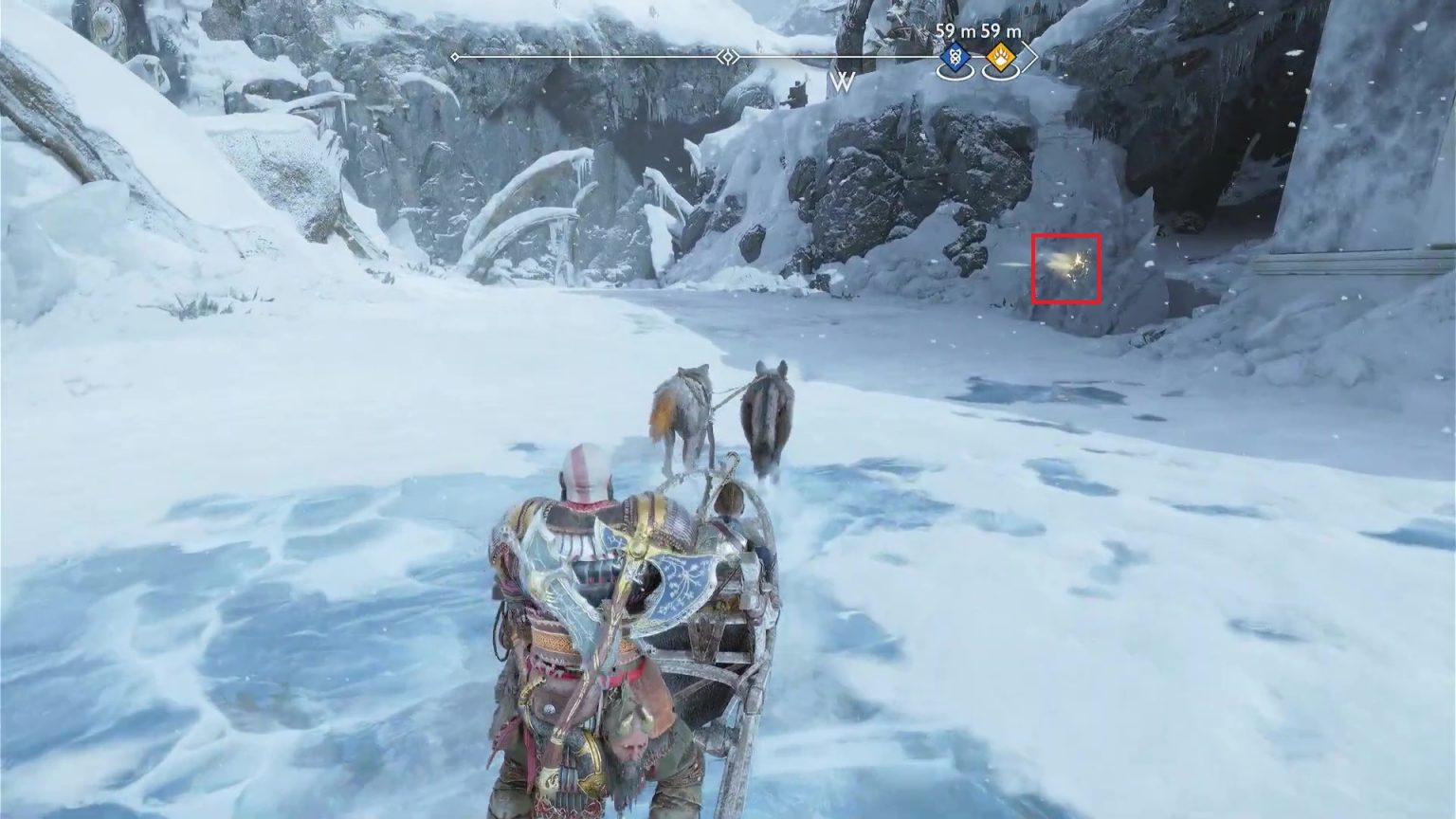Click the player position diamond on the compass
The height and width of the screenshot is (819, 1456).
(x=727, y=57)
